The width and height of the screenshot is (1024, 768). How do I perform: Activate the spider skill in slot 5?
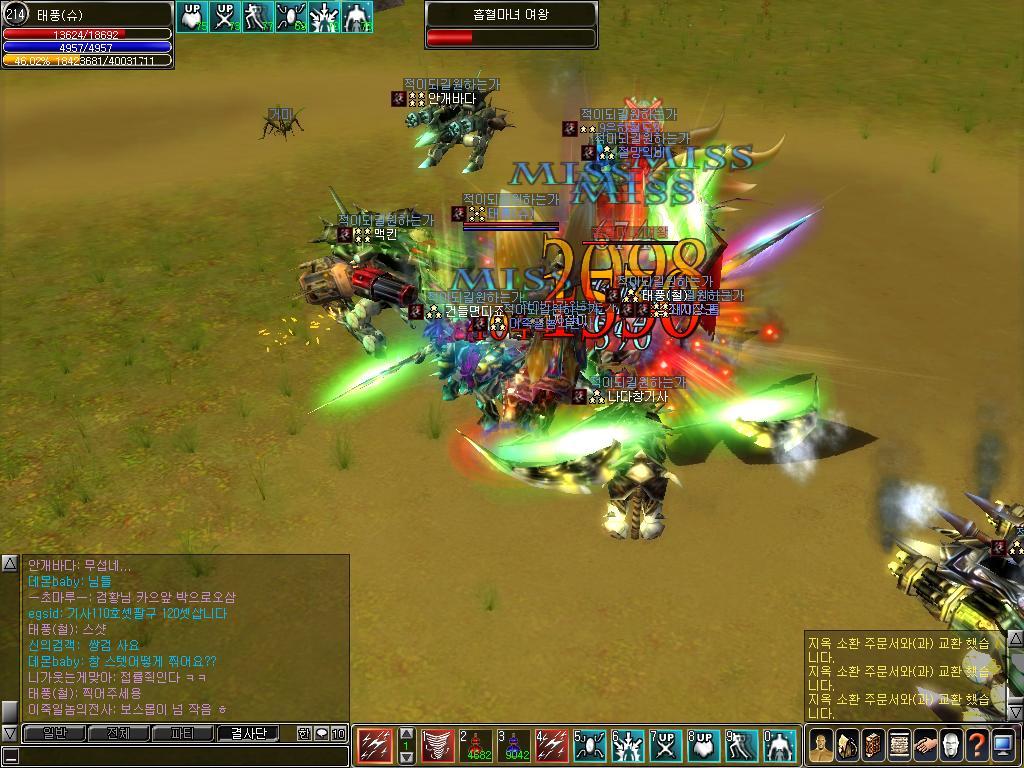(590, 745)
